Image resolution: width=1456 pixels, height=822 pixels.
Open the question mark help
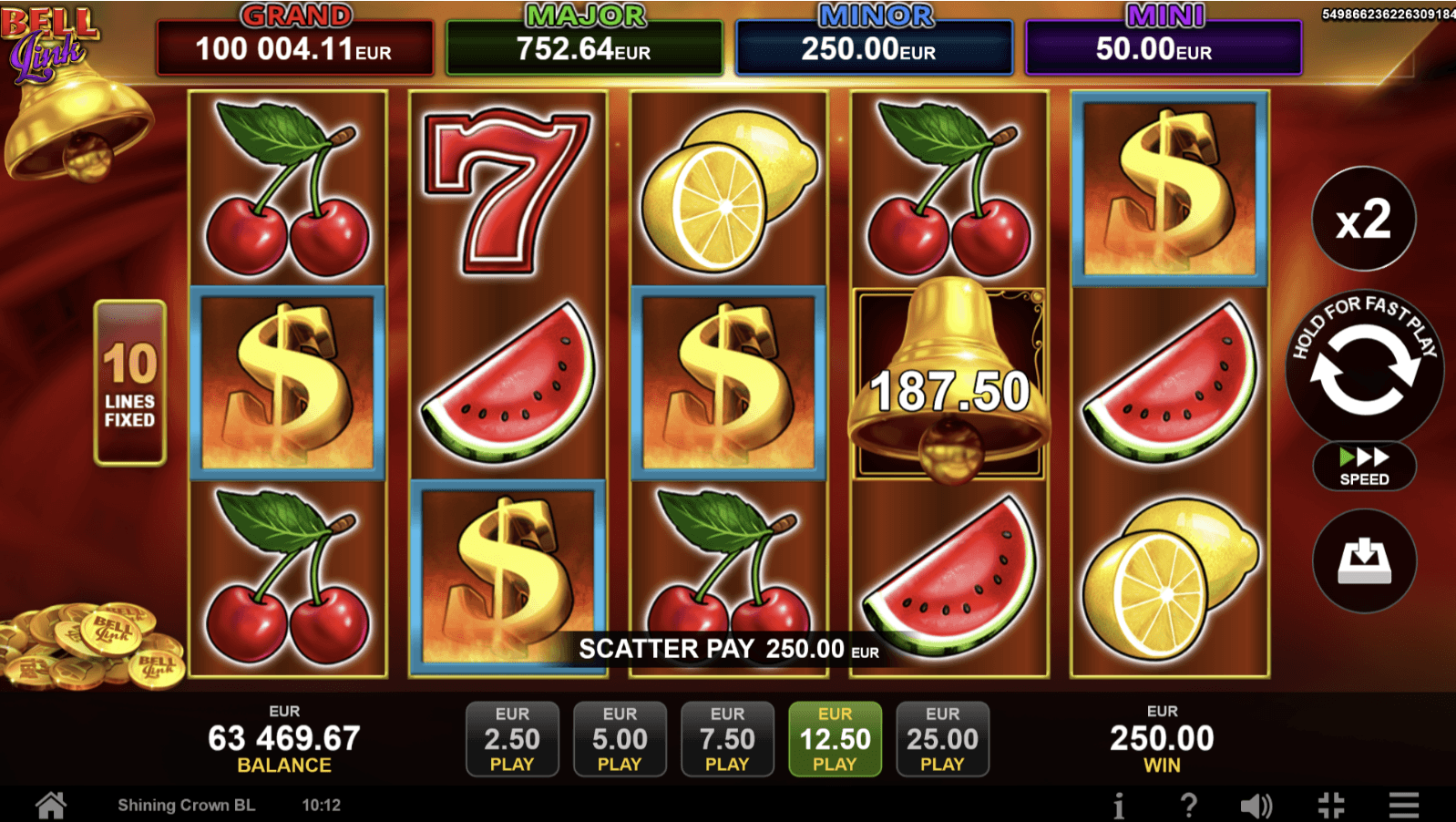click(x=1188, y=806)
